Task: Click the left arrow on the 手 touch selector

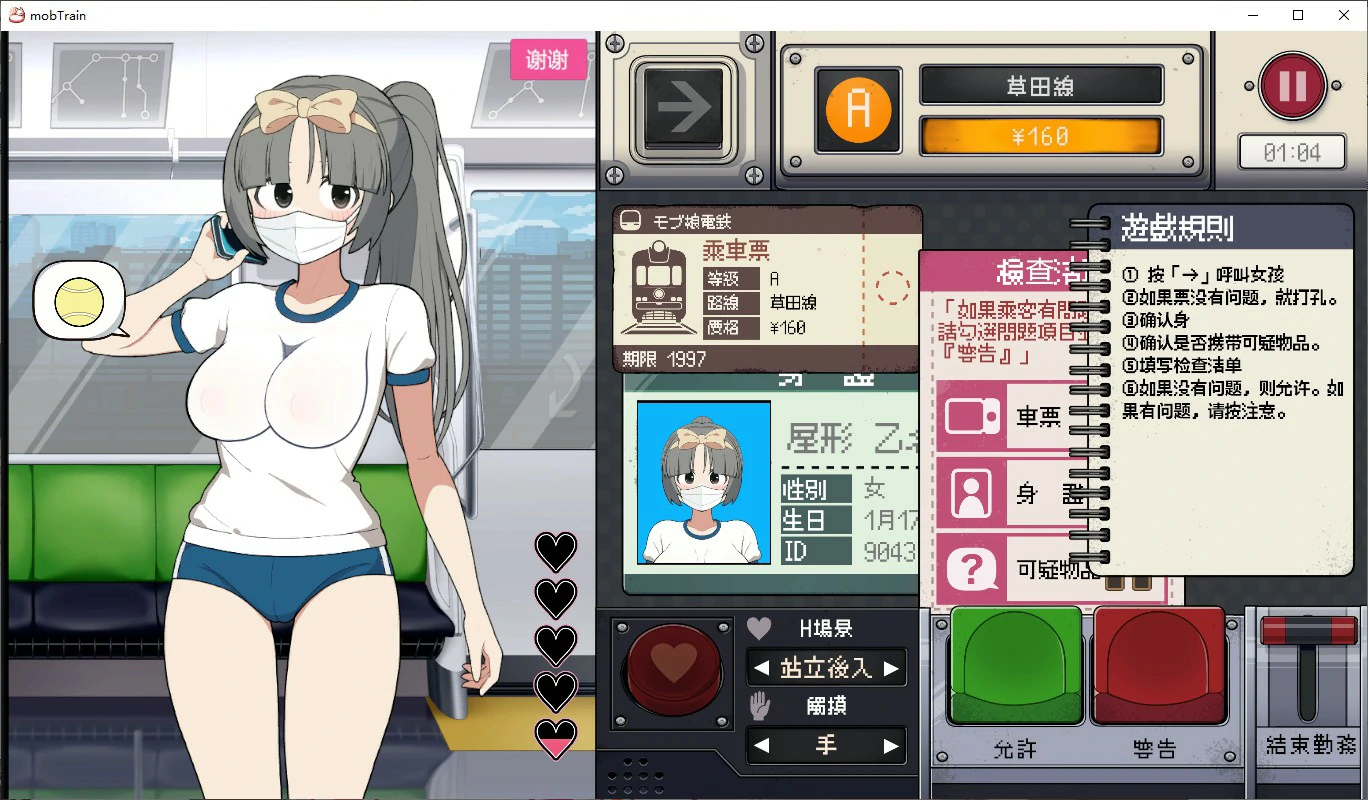Action: [x=760, y=745]
